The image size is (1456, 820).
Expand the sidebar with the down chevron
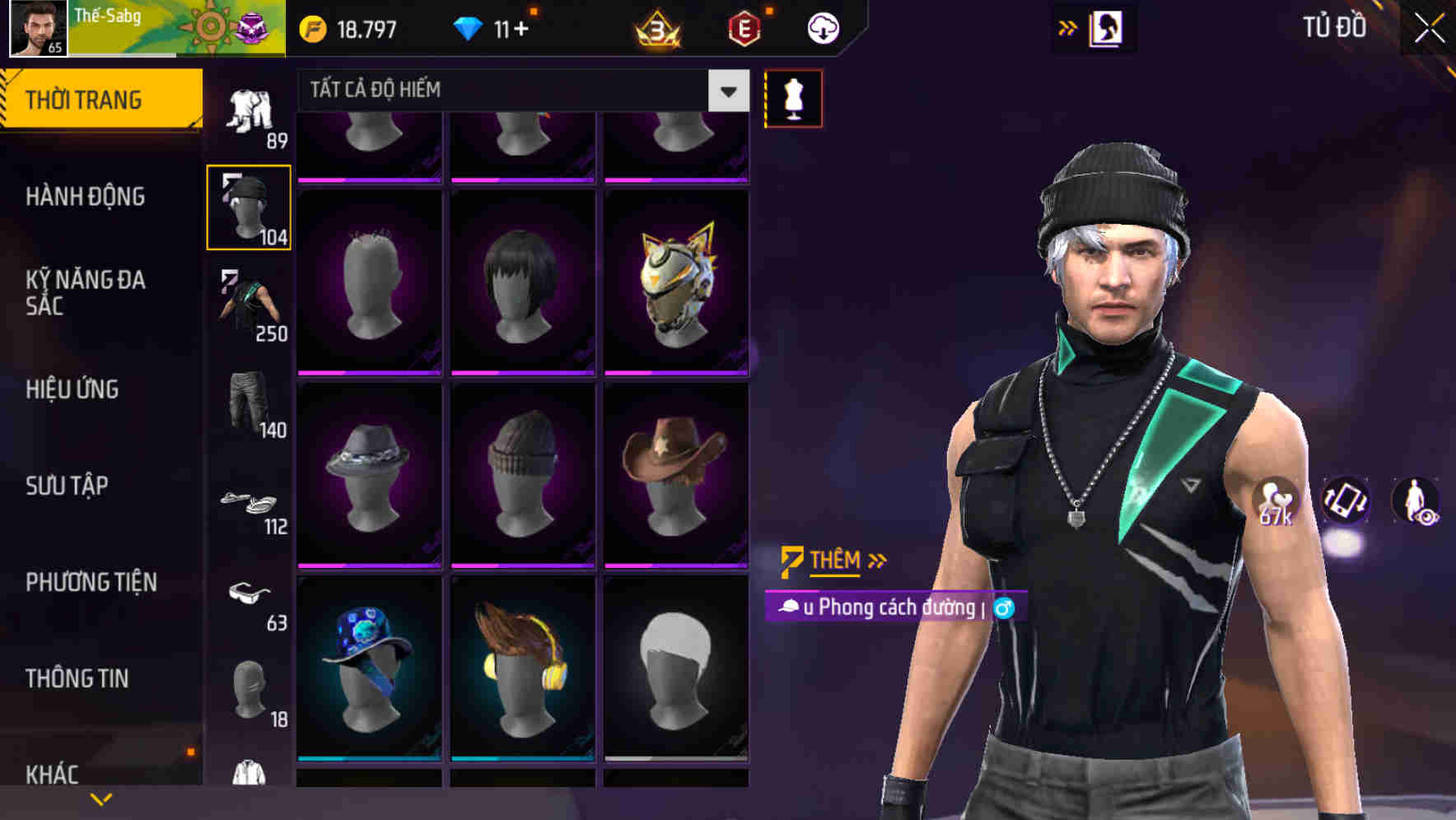point(100,799)
